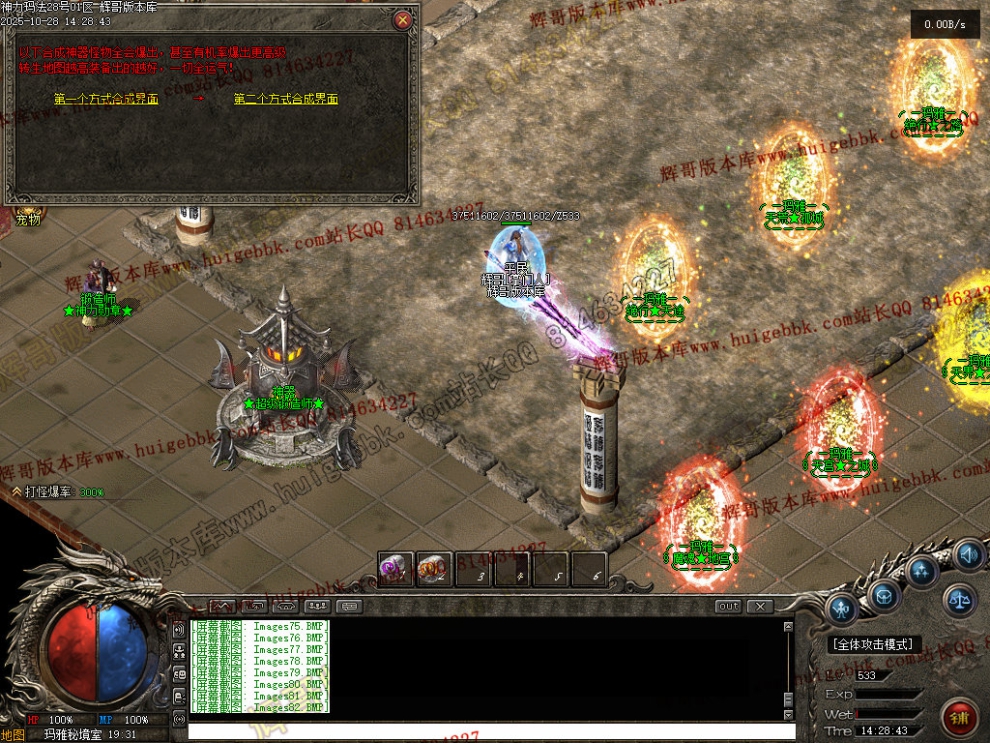The image size is (990, 743).
Task: Open the 地图 map button
Action: click(x=14, y=734)
